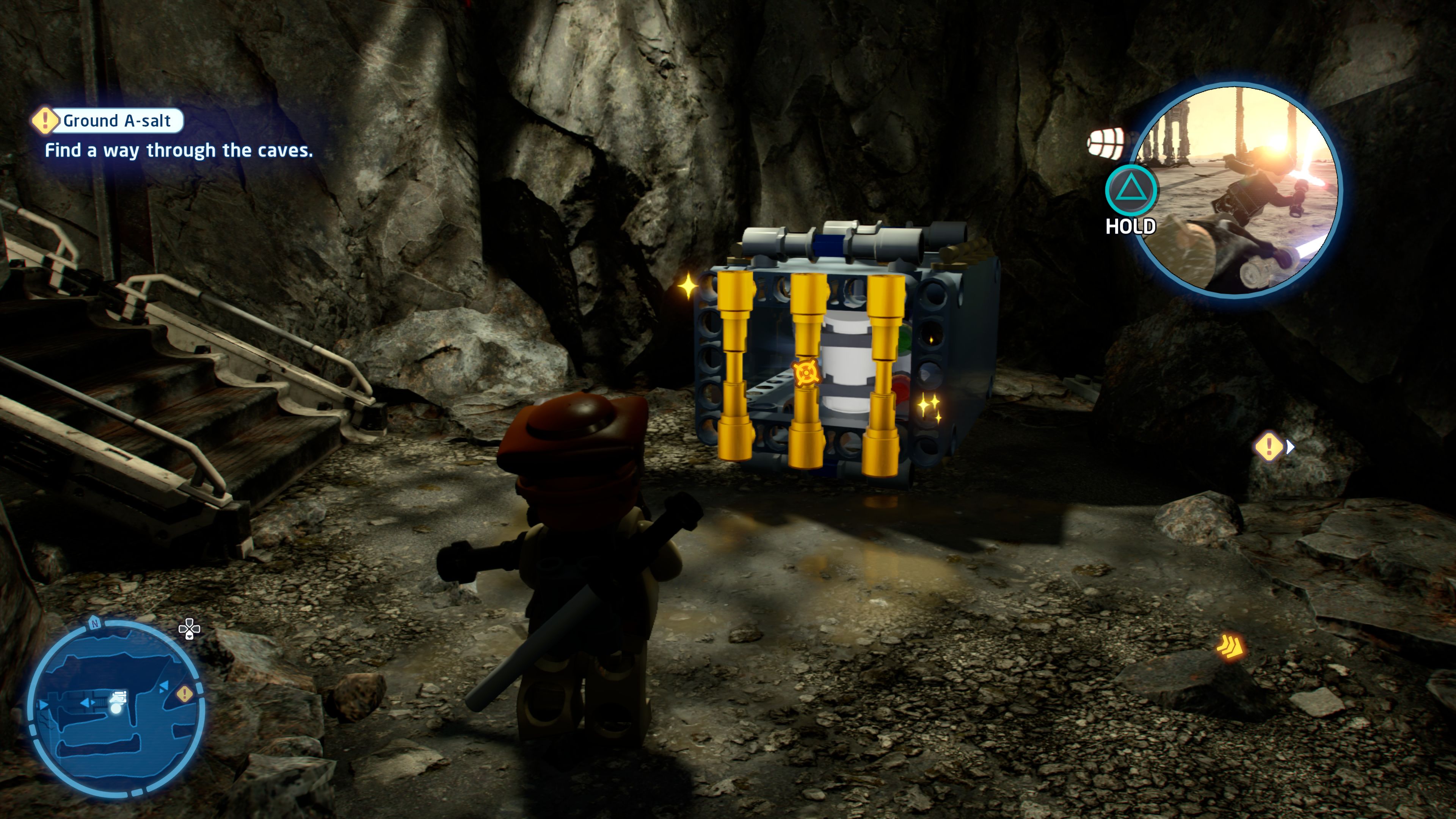Image resolution: width=1456 pixels, height=819 pixels.
Task: Switch to the character in the round portrait
Action: click(x=1238, y=189)
